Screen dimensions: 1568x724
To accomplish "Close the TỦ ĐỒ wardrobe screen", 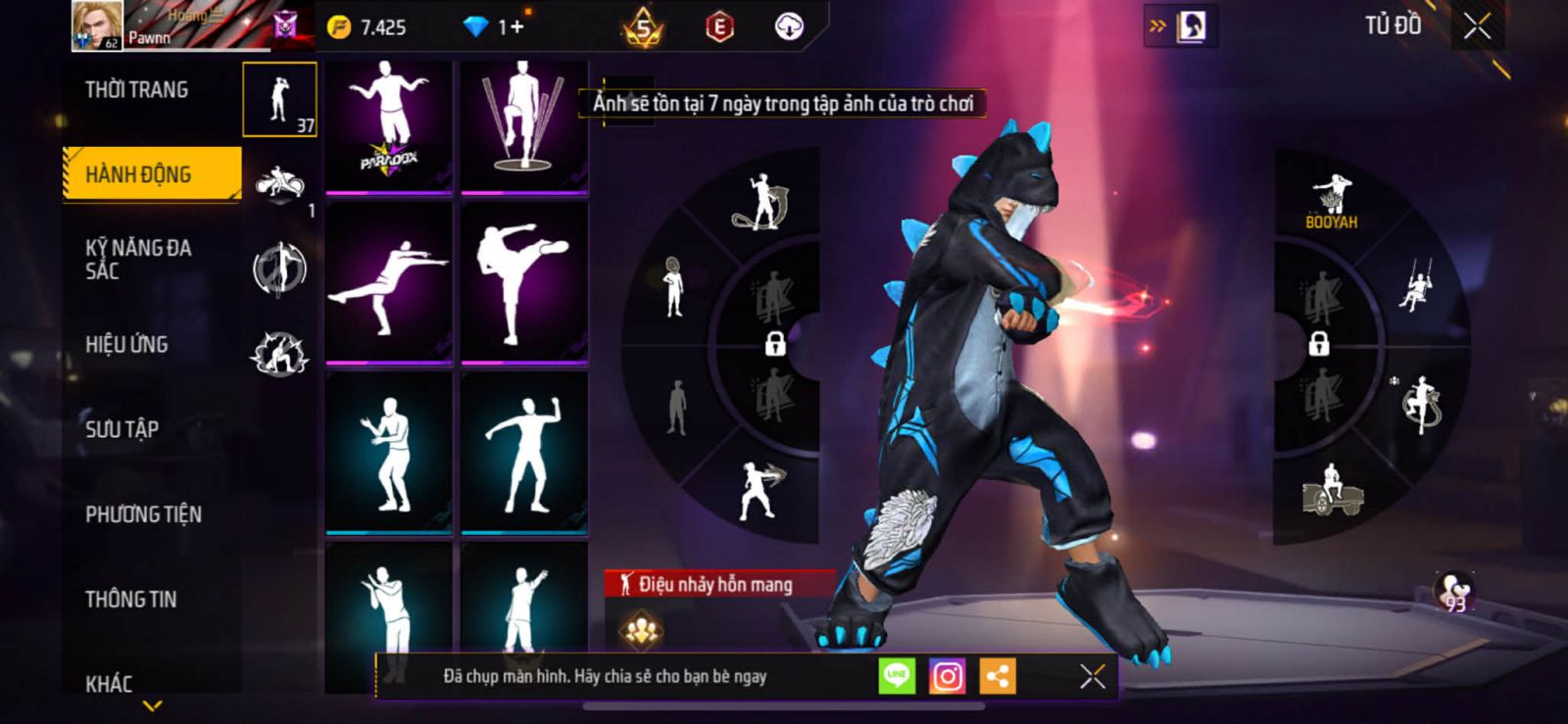I will (x=1477, y=26).
